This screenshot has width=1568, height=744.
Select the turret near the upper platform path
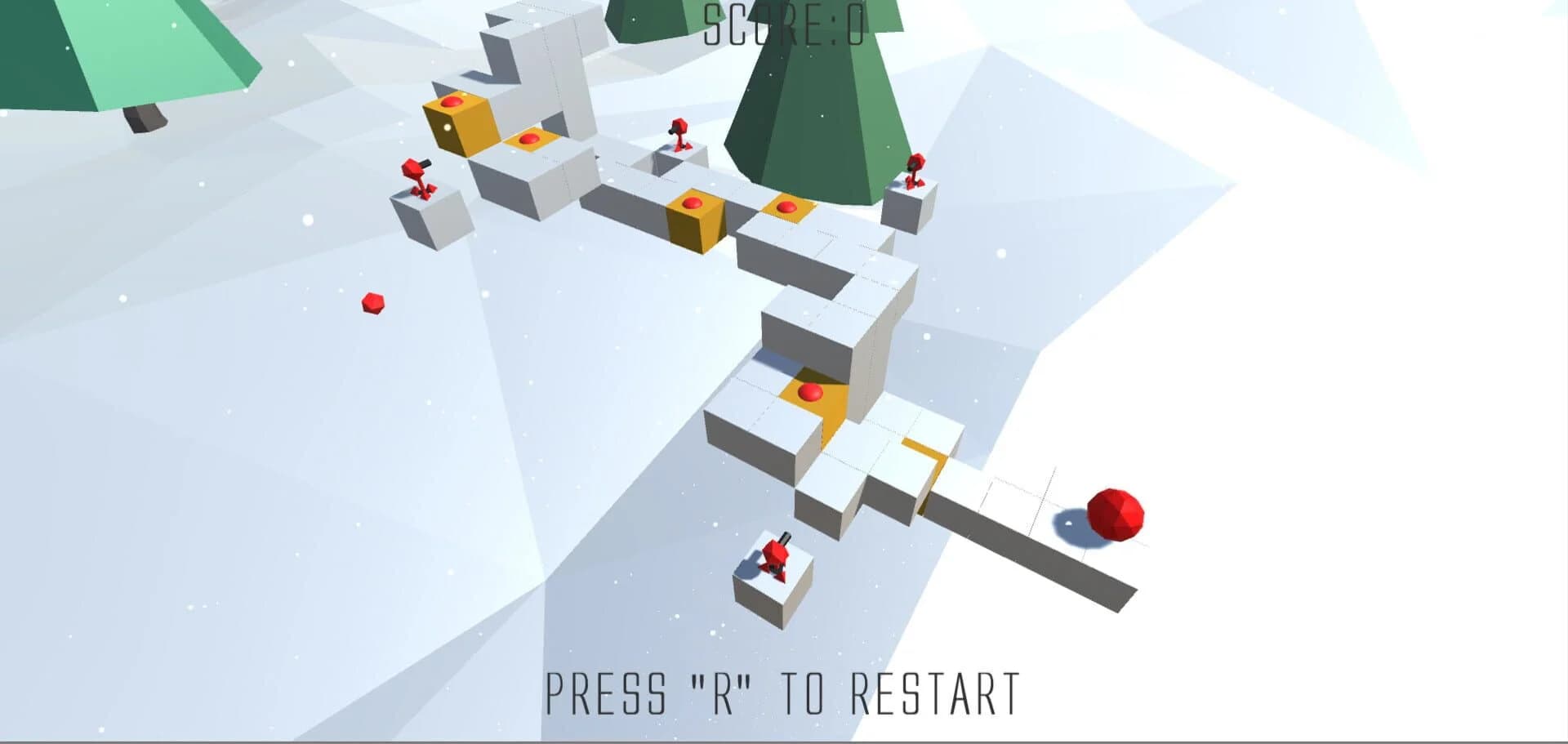[678, 139]
